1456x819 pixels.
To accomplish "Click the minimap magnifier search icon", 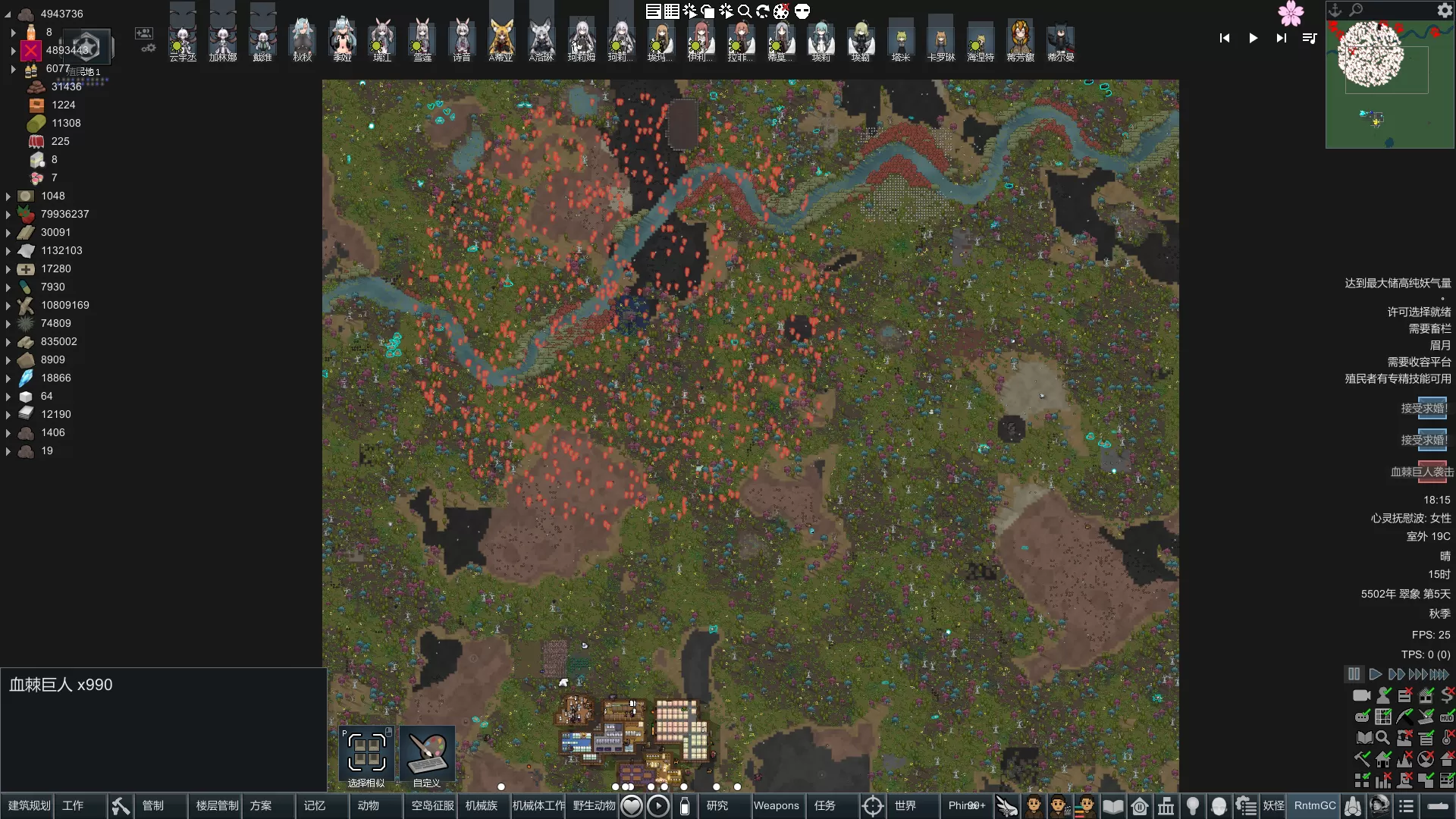I will pyautogui.click(x=1356, y=10).
